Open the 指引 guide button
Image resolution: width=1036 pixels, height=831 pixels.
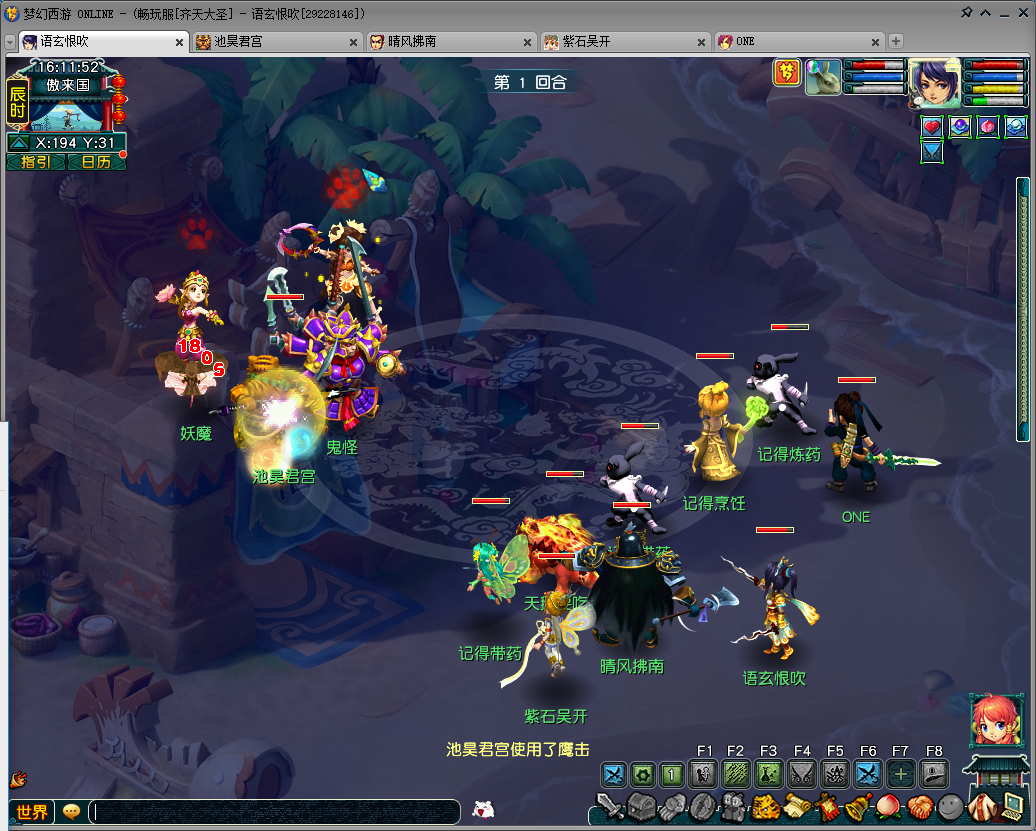pos(36,162)
